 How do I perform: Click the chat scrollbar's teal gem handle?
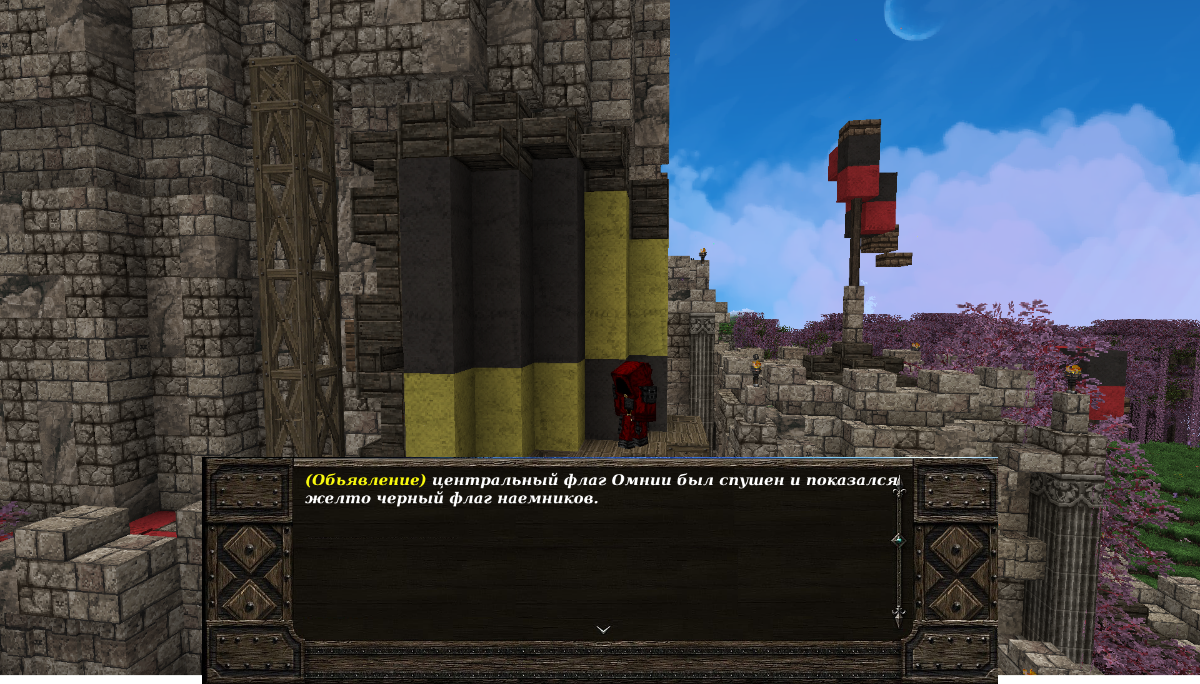[x=897, y=540]
